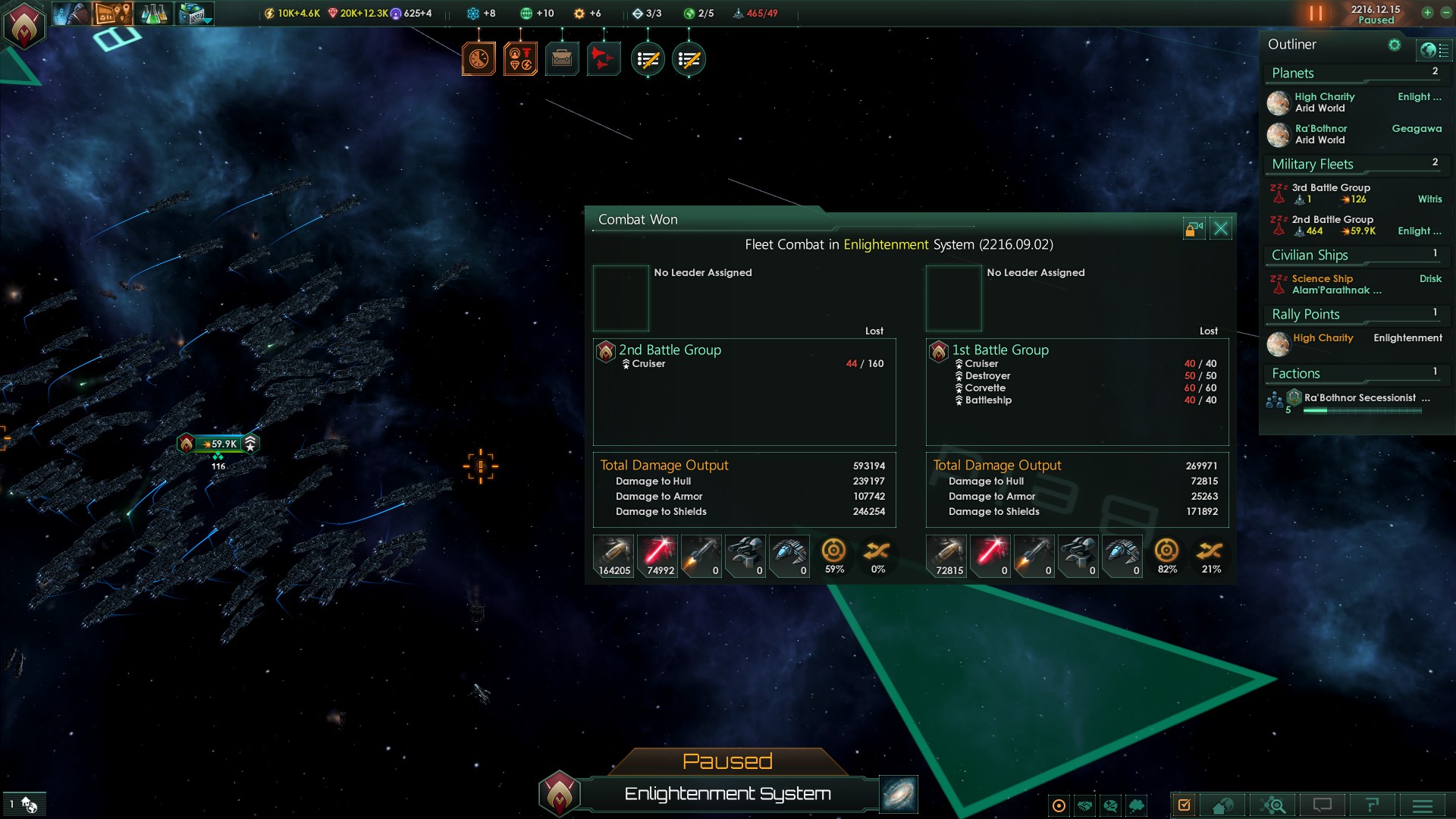Open the lab flasks technology icon
Image resolution: width=1456 pixels, height=819 pixels.
pyautogui.click(x=154, y=13)
